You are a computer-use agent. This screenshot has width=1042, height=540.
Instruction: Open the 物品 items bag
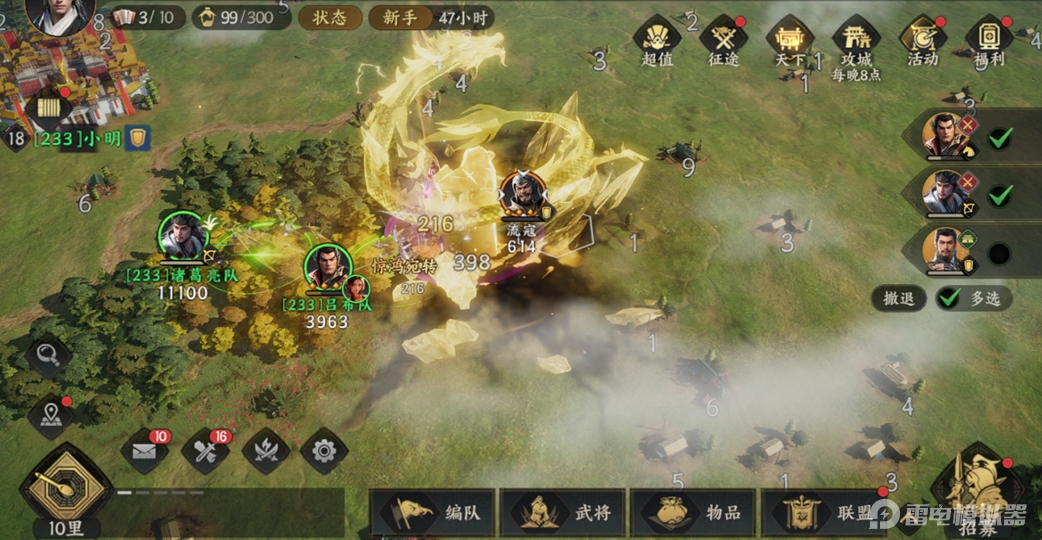click(694, 513)
